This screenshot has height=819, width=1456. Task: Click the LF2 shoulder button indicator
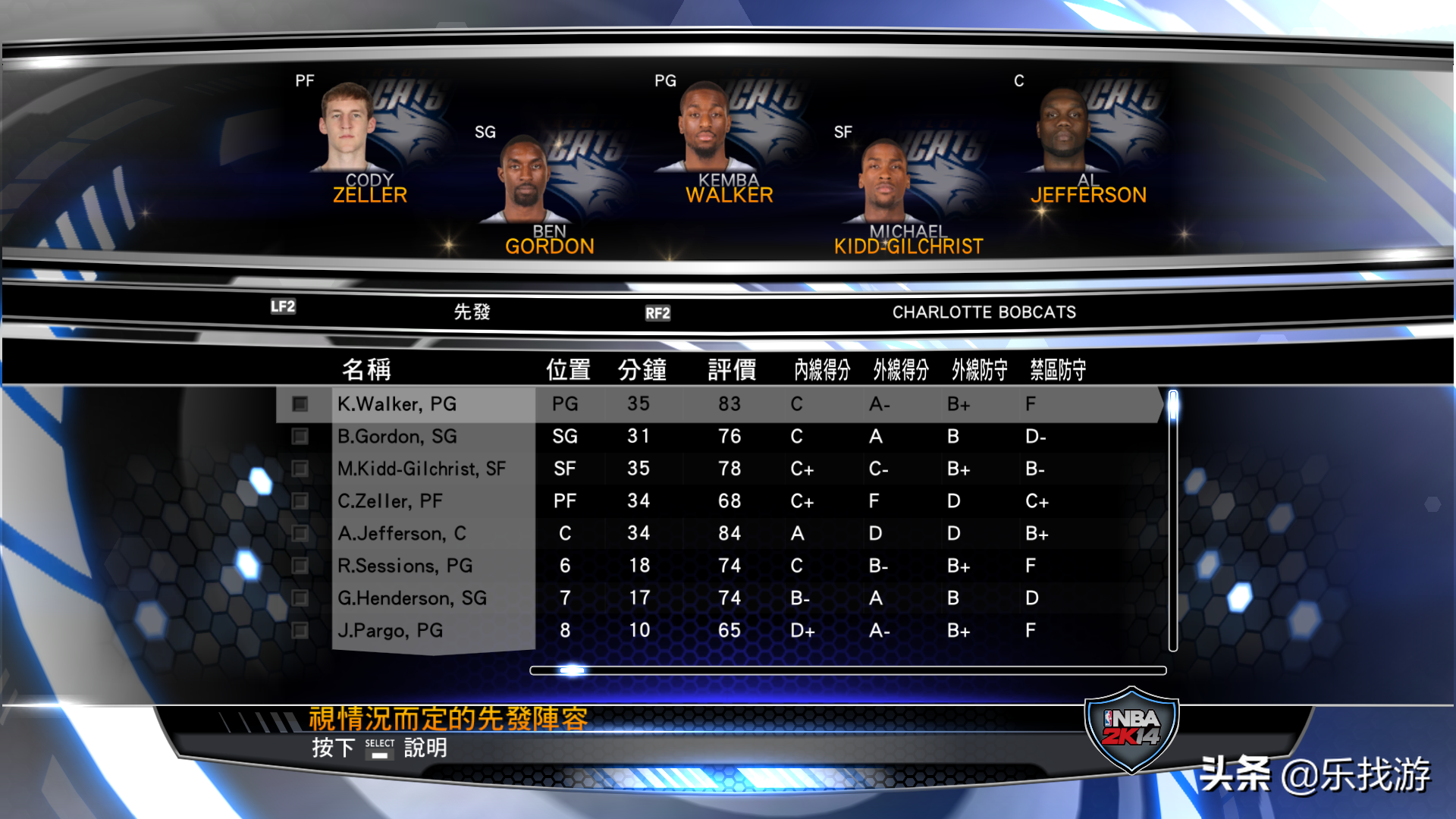coord(281,306)
